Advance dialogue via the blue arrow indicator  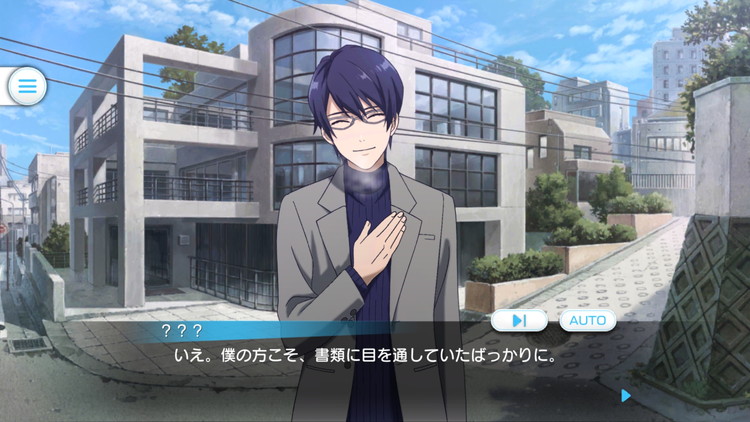pyautogui.click(x=626, y=395)
